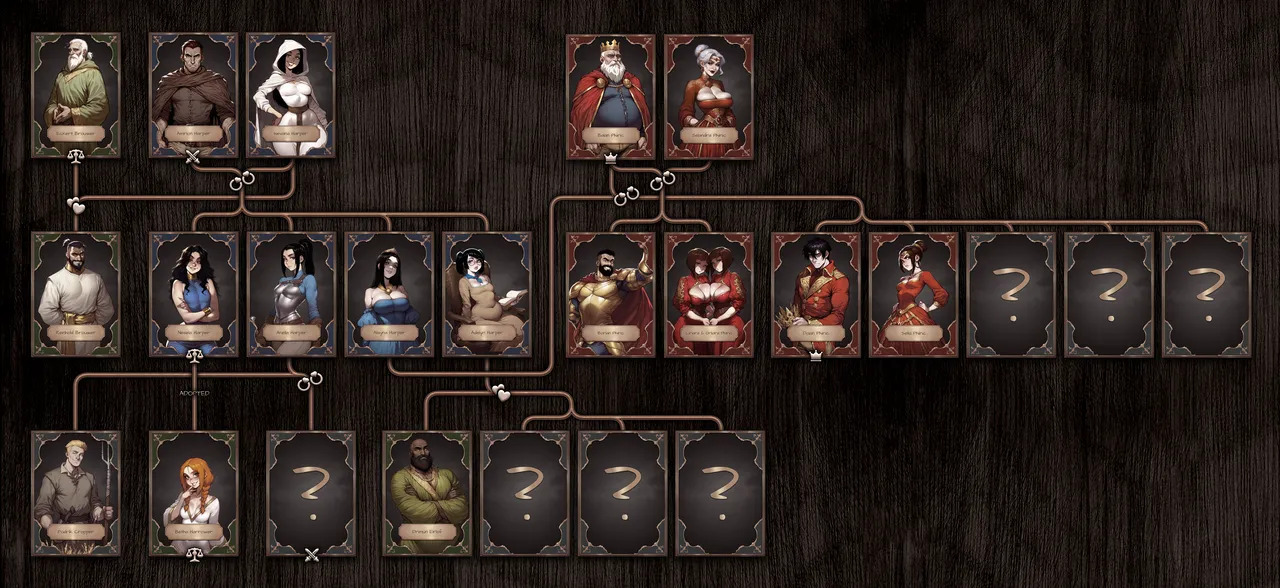Select the old green-robed Brouwer elder card
Viewport: 1280px width, 588px height.
[76, 94]
